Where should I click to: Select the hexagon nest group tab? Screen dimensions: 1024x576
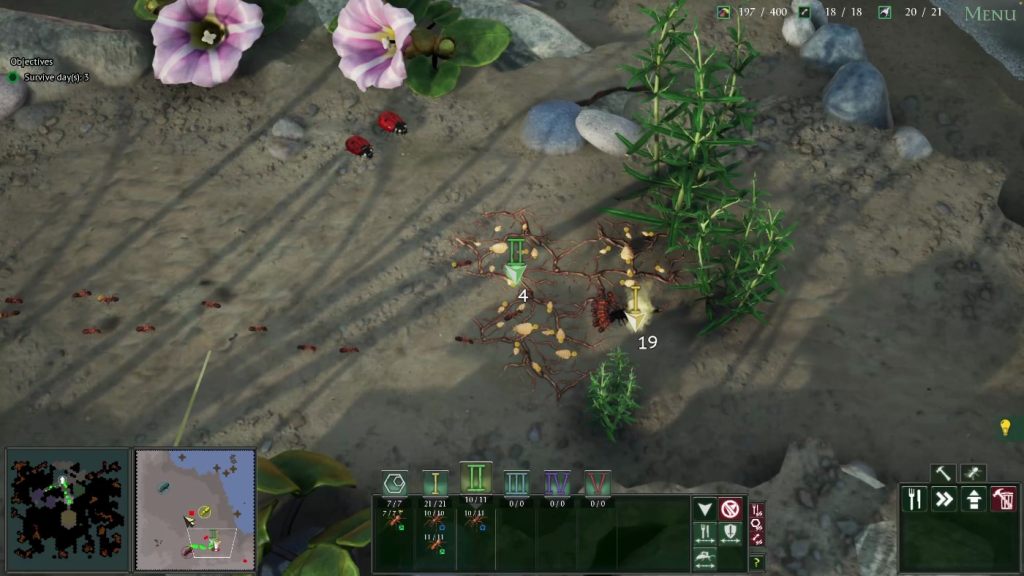tap(394, 484)
